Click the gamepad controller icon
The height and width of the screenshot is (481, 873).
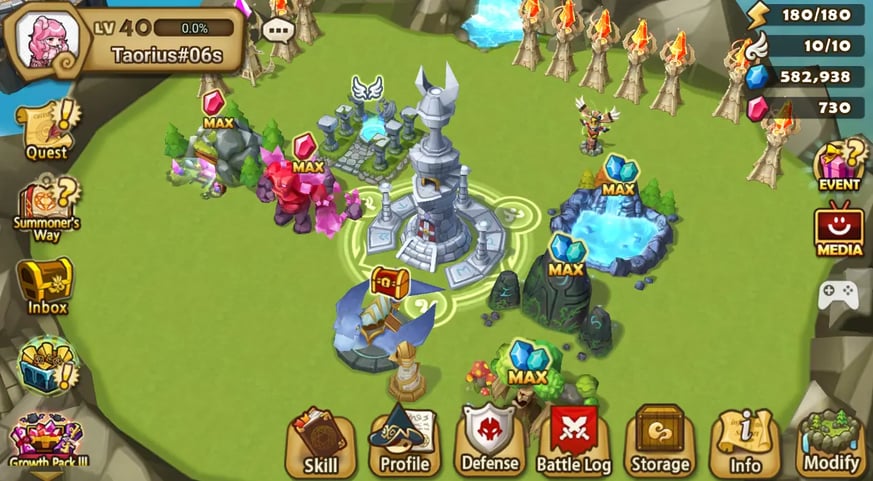click(838, 294)
